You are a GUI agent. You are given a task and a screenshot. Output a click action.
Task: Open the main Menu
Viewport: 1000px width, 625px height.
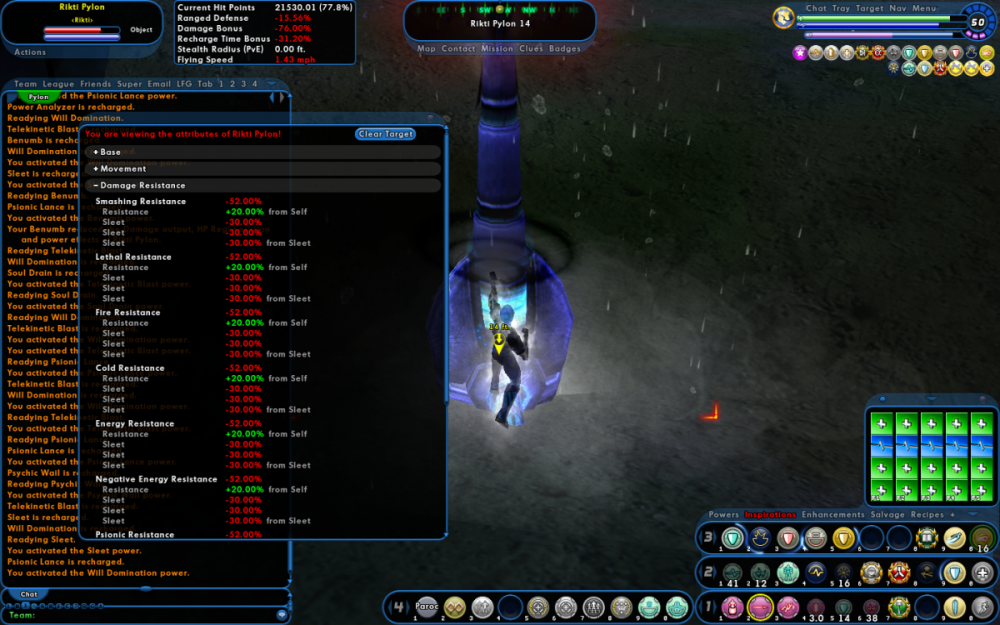click(x=924, y=8)
